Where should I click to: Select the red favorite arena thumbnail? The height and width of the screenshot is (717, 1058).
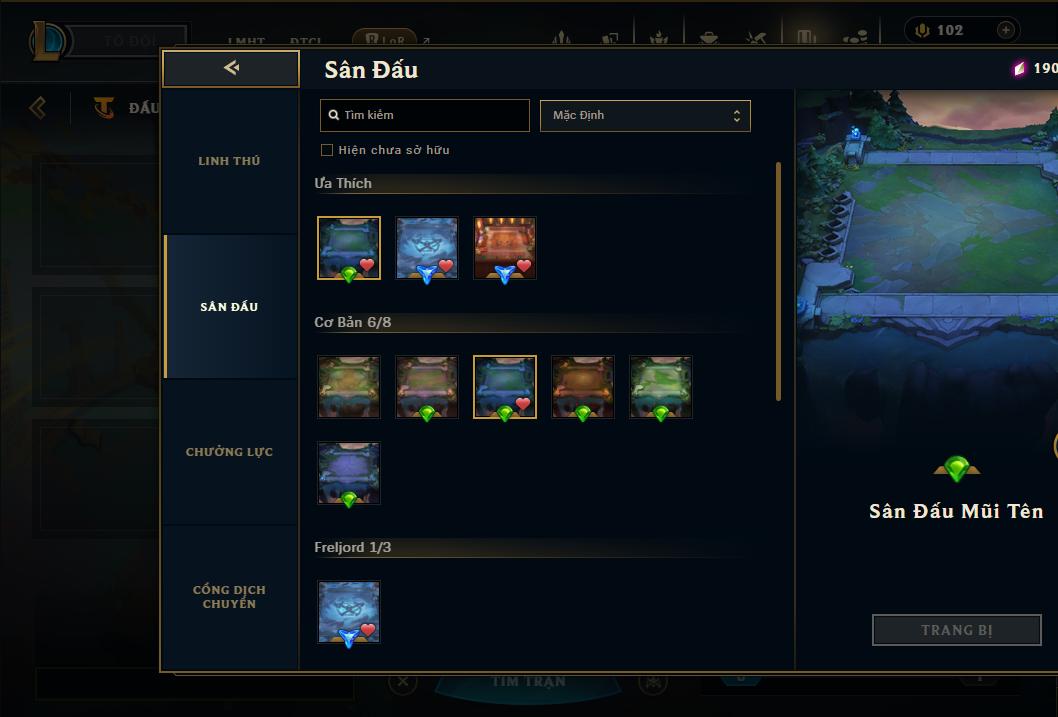coord(505,248)
